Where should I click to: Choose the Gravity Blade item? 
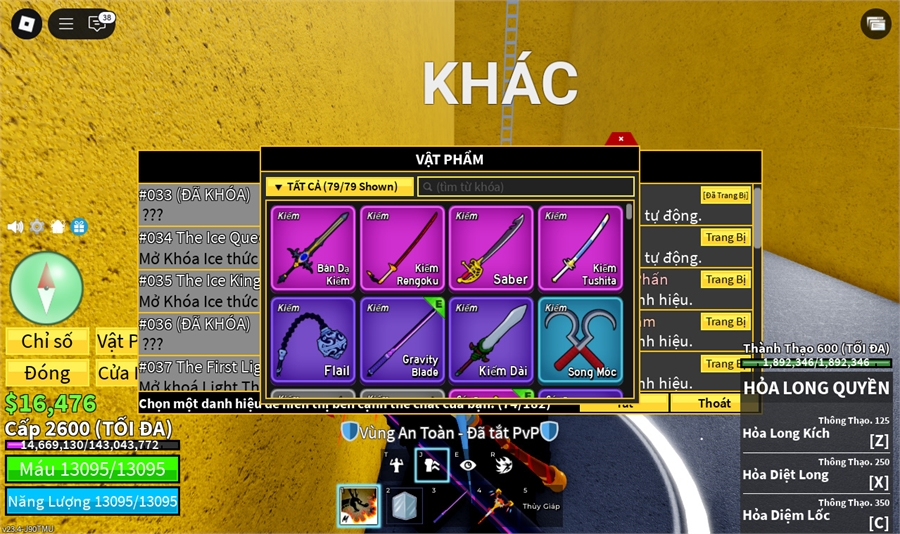[403, 340]
